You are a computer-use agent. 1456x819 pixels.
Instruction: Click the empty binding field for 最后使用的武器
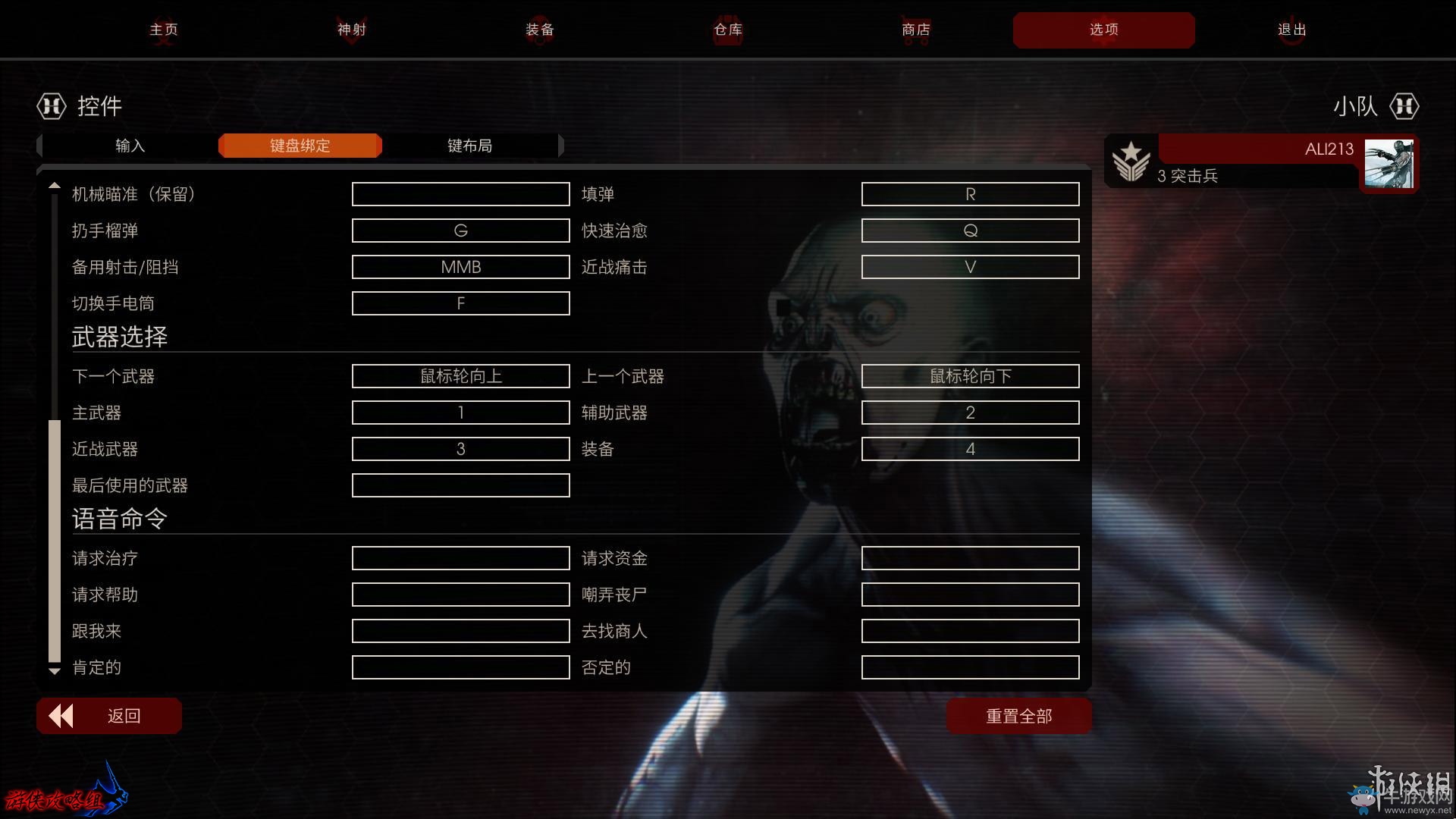click(460, 485)
